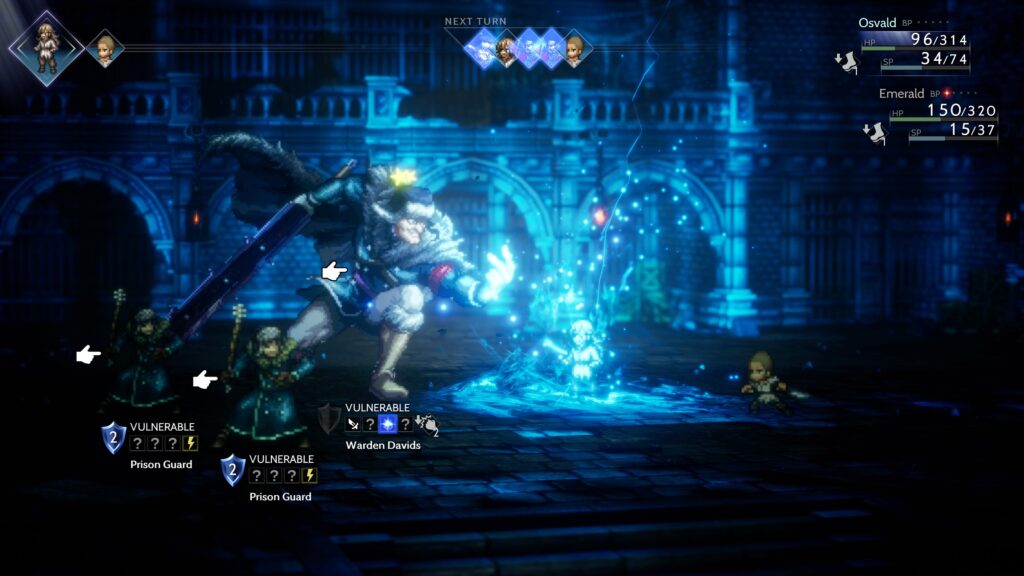Check the debuff icon next to Warden Davids' weaknesses
1024x576 pixels.
pos(428,425)
